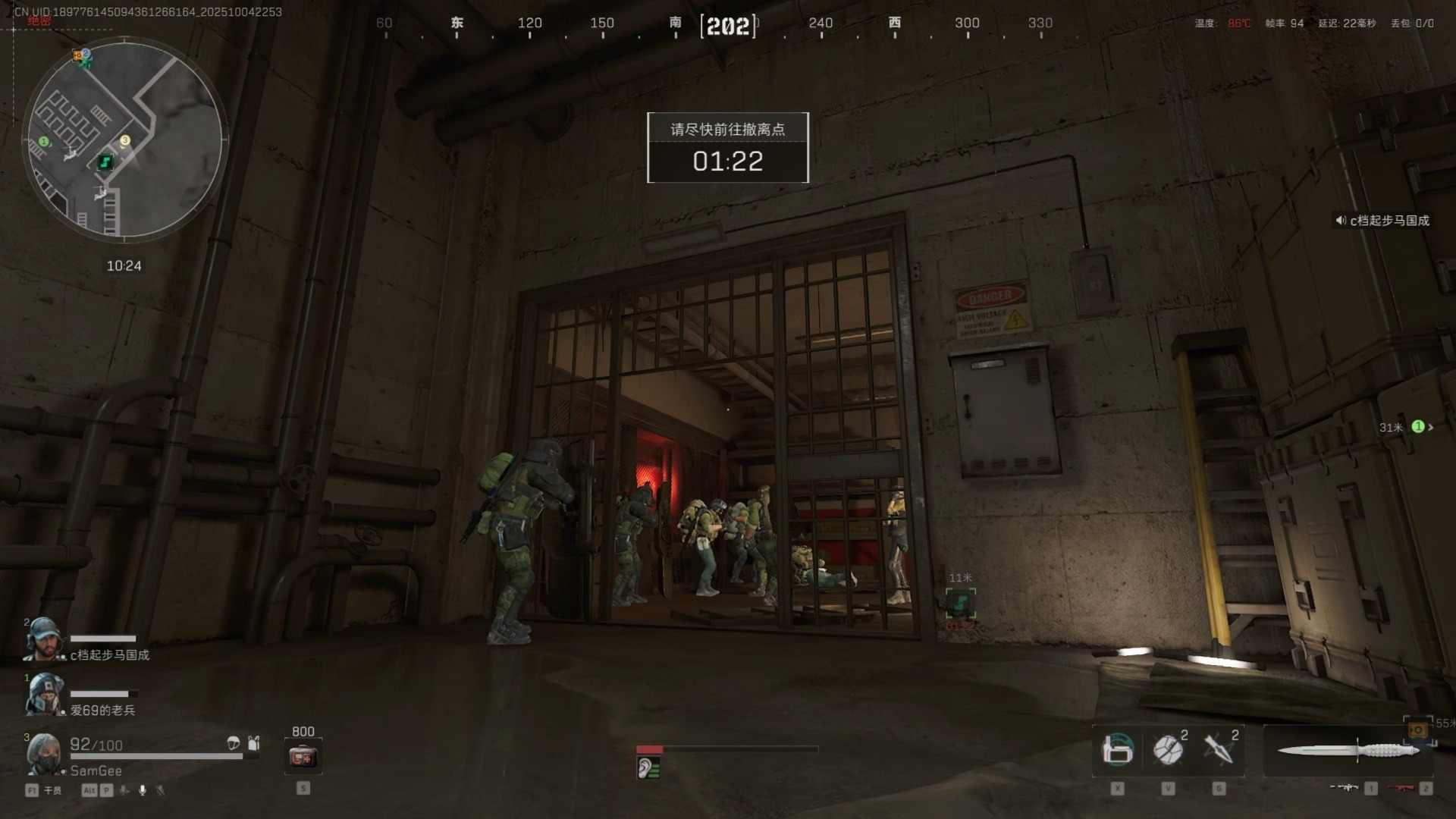
Task: Click the green squad marker 1 on minimap
Action: coord(43,142)
